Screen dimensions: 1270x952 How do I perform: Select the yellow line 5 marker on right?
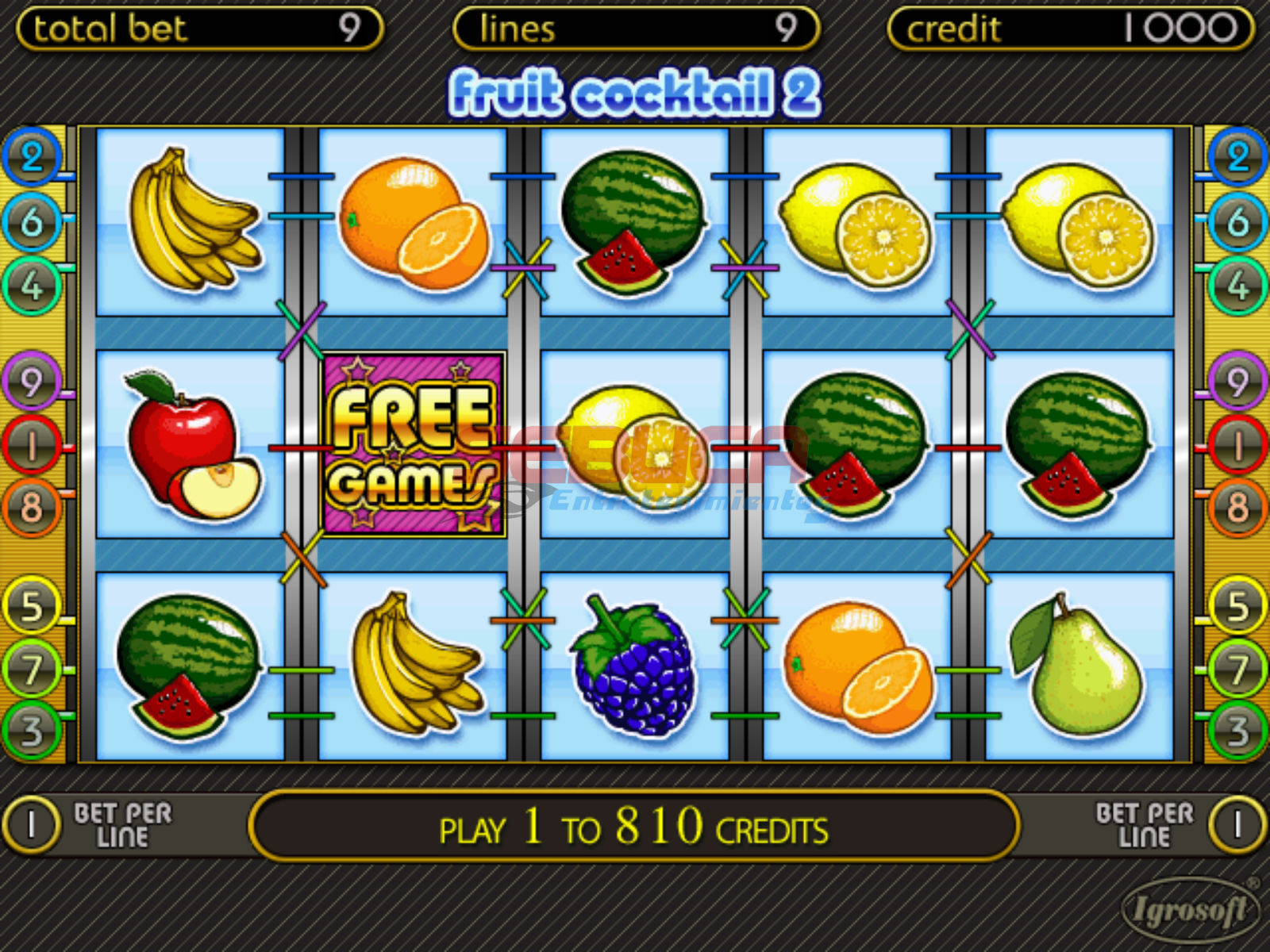pos(1237,606)
